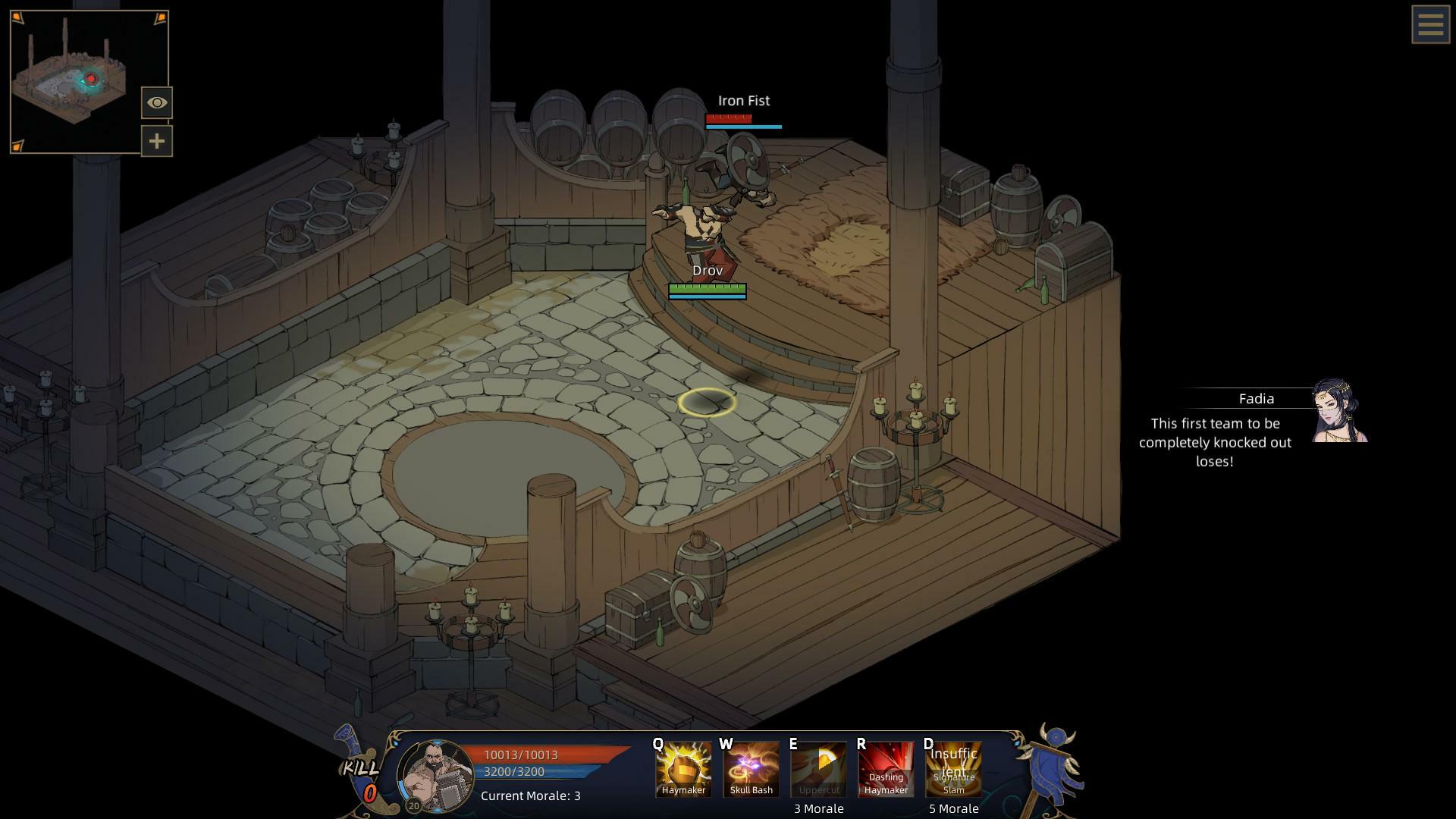The image size is (1456, 819).
Task: Click the Drov name label above the character
Action: pyautogui.click(x=707, y=270)
